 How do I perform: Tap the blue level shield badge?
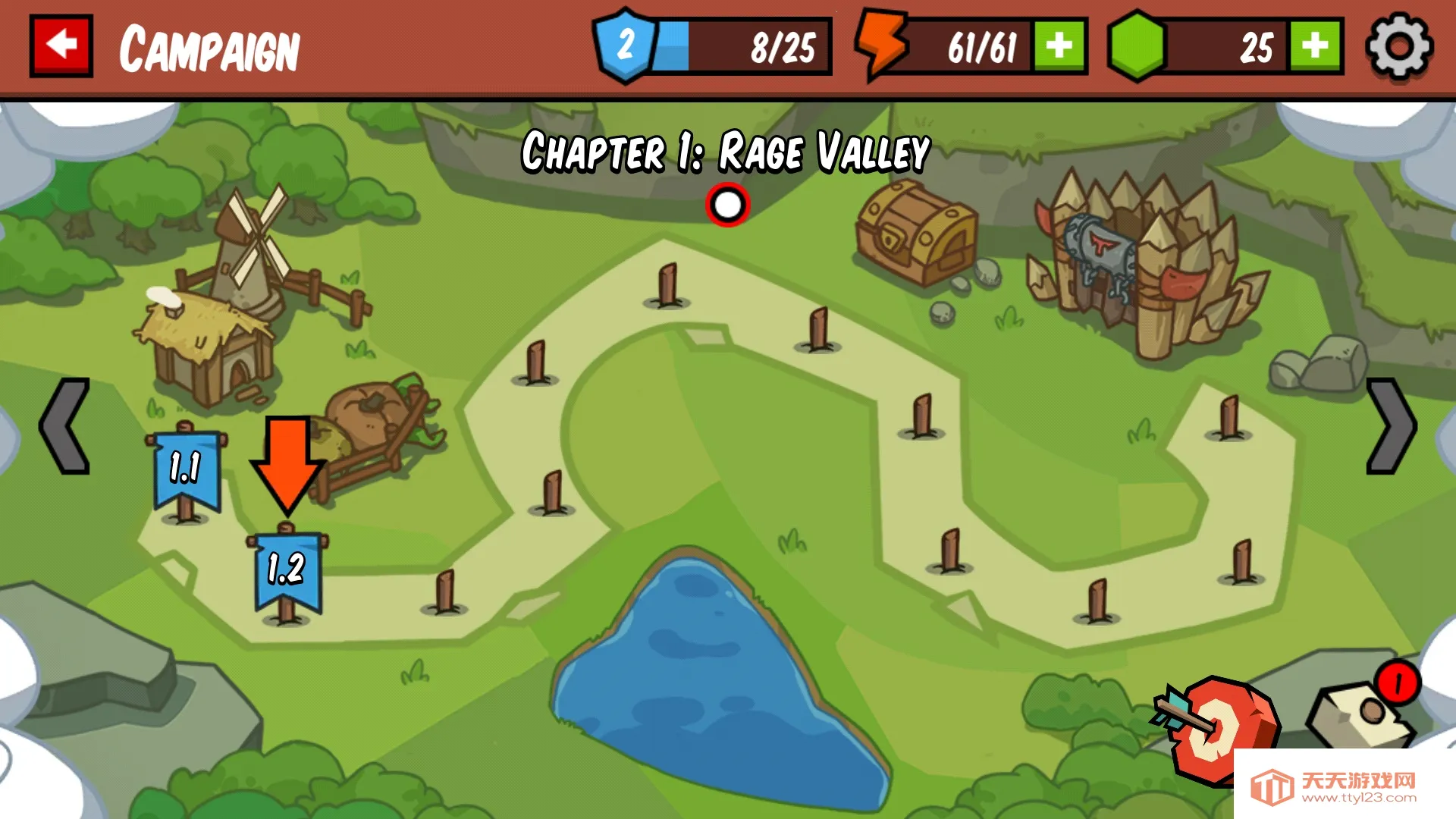click(x=625, y=45)
